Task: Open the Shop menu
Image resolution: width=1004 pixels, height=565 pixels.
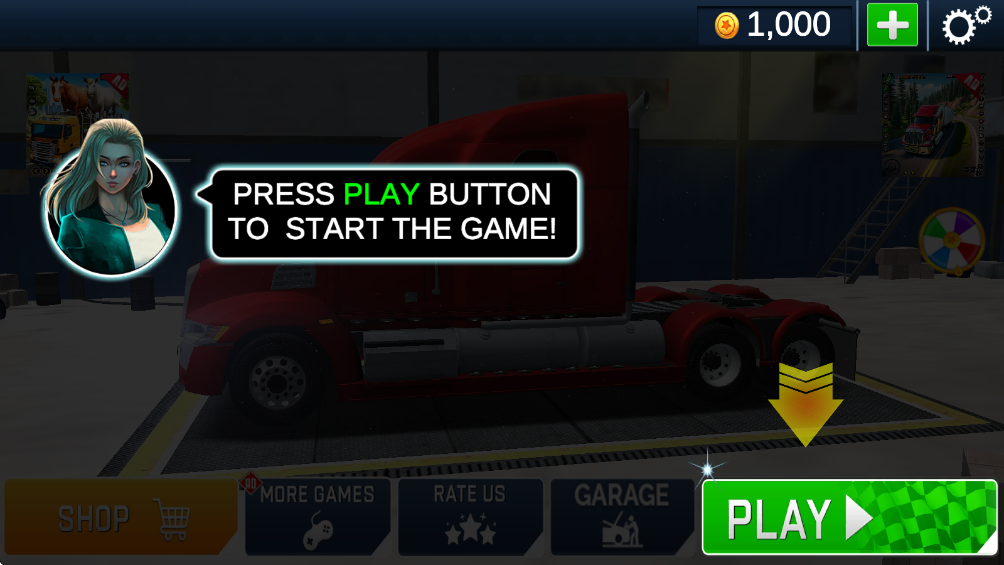Action: [x=121, y=517]
